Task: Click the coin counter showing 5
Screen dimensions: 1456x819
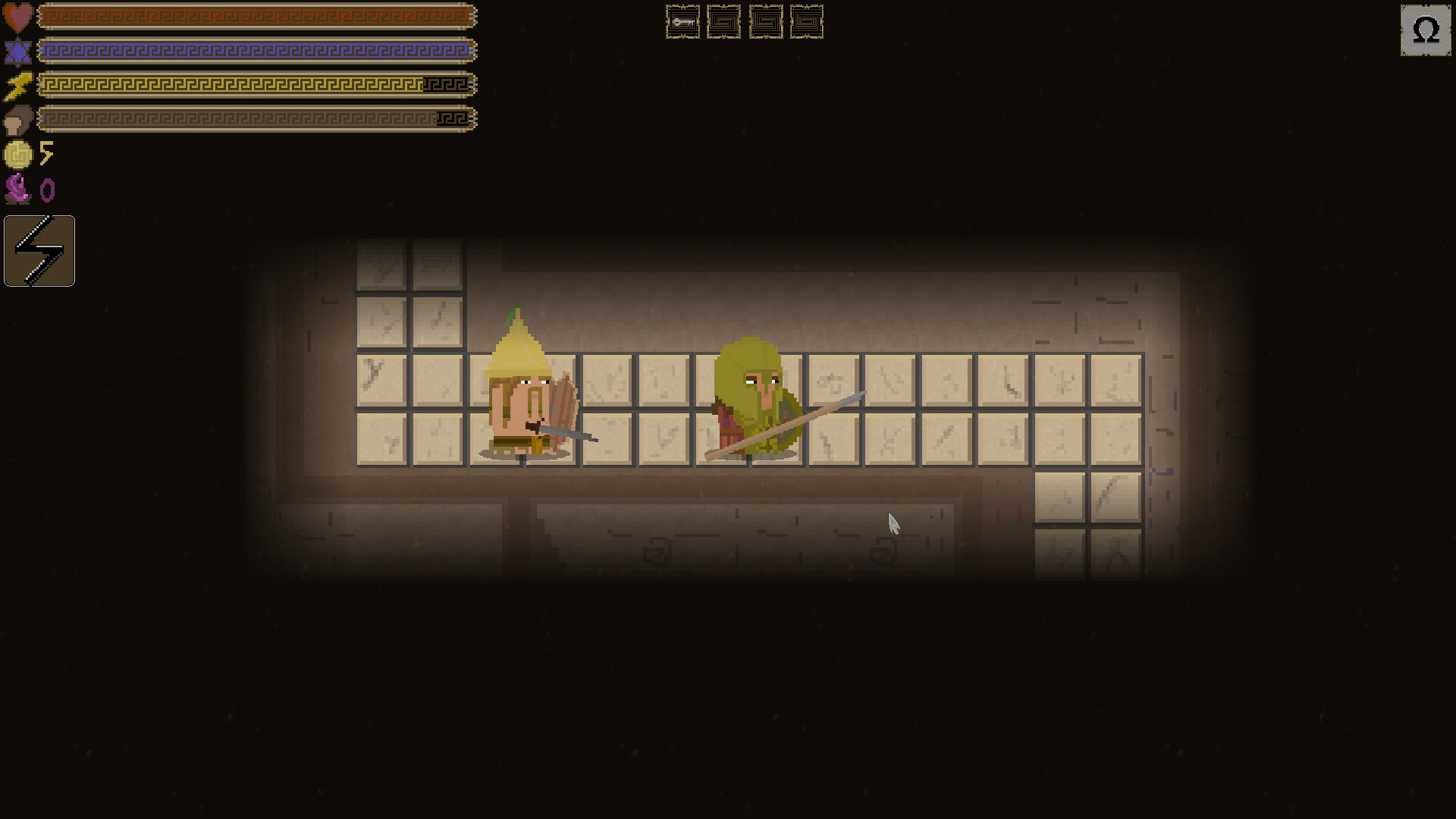Action: 47,154
